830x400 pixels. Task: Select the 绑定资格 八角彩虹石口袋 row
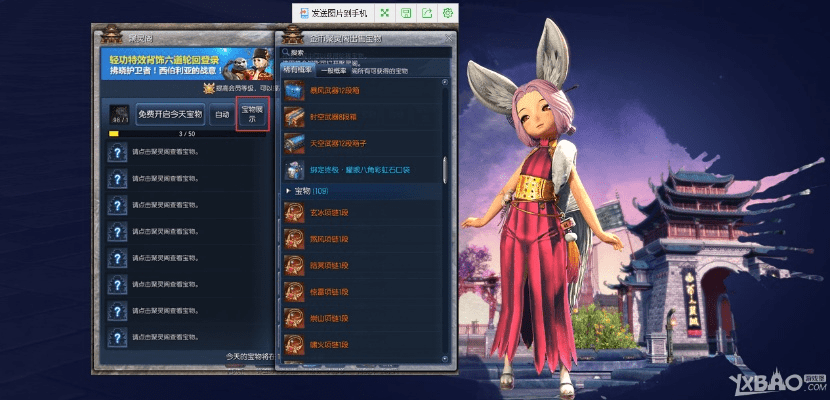[360, 169]
